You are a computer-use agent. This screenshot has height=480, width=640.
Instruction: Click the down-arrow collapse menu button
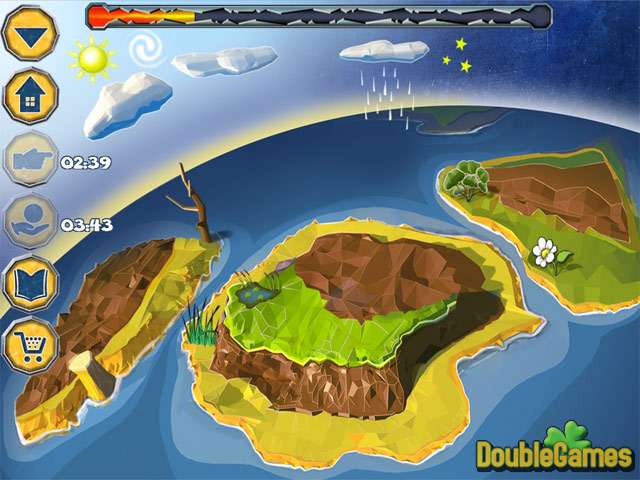[x=30, y=34]
